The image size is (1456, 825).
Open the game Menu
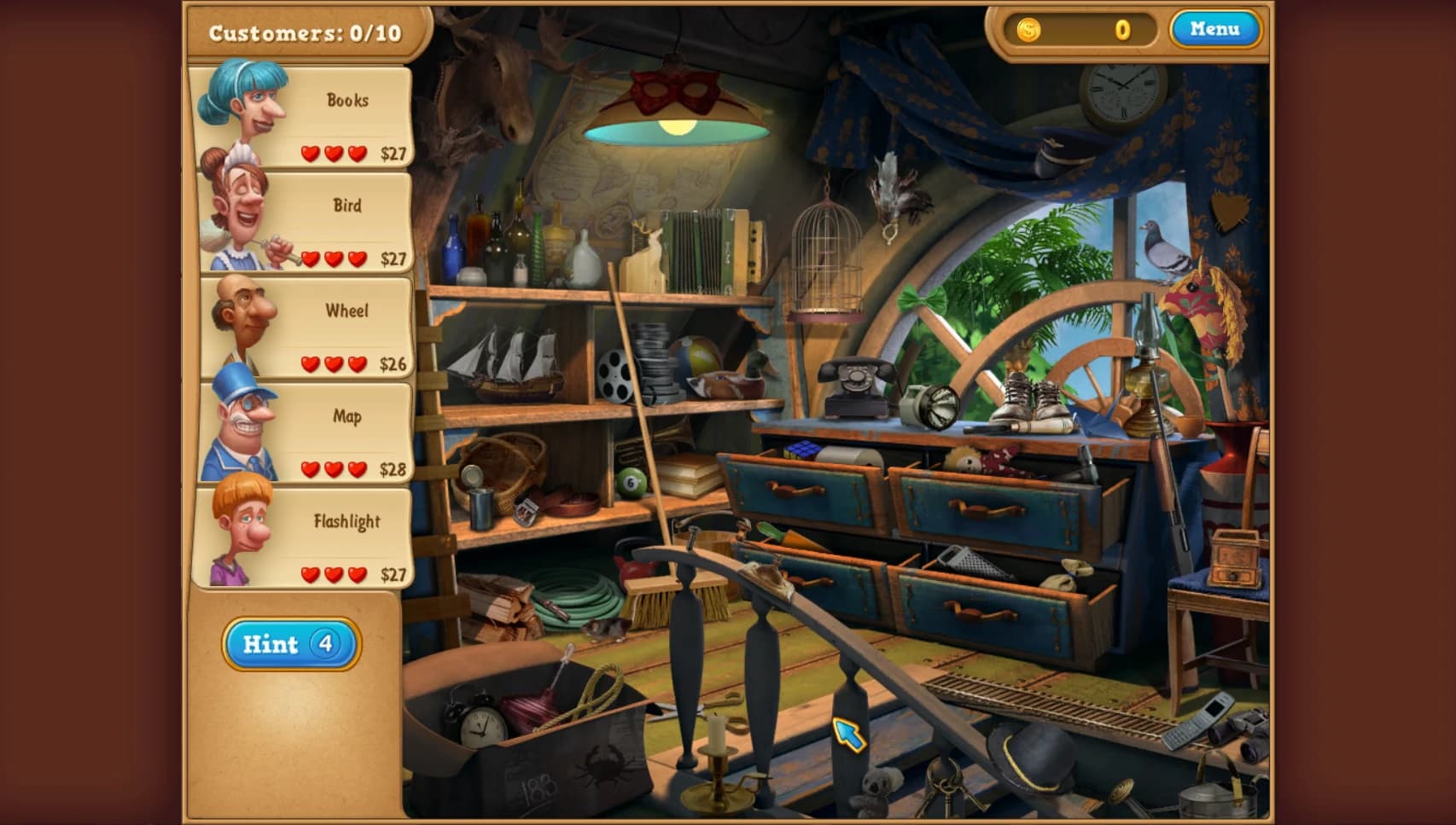click(x=1215, y=30)
